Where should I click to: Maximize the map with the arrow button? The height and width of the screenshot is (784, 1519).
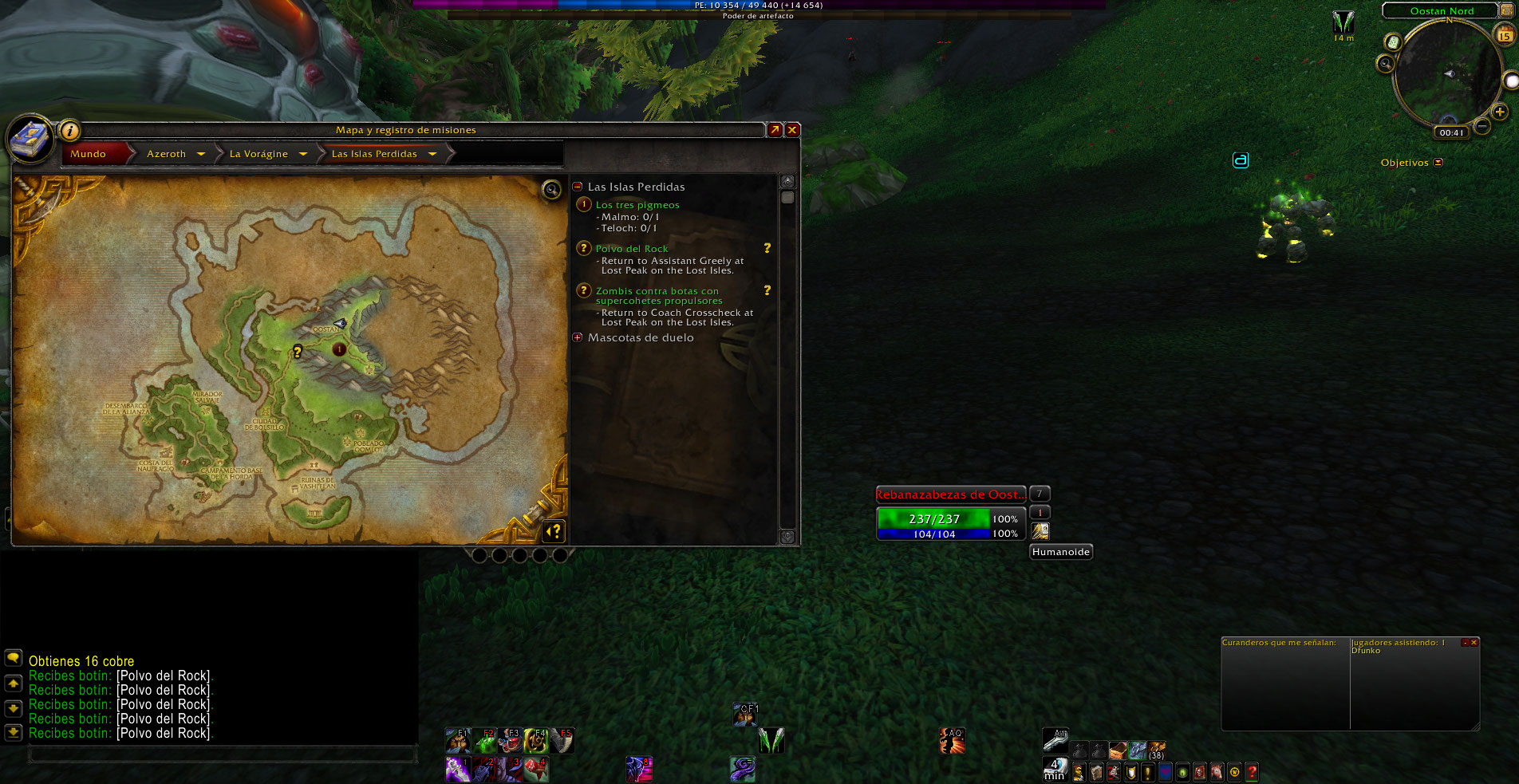point(775,130)
